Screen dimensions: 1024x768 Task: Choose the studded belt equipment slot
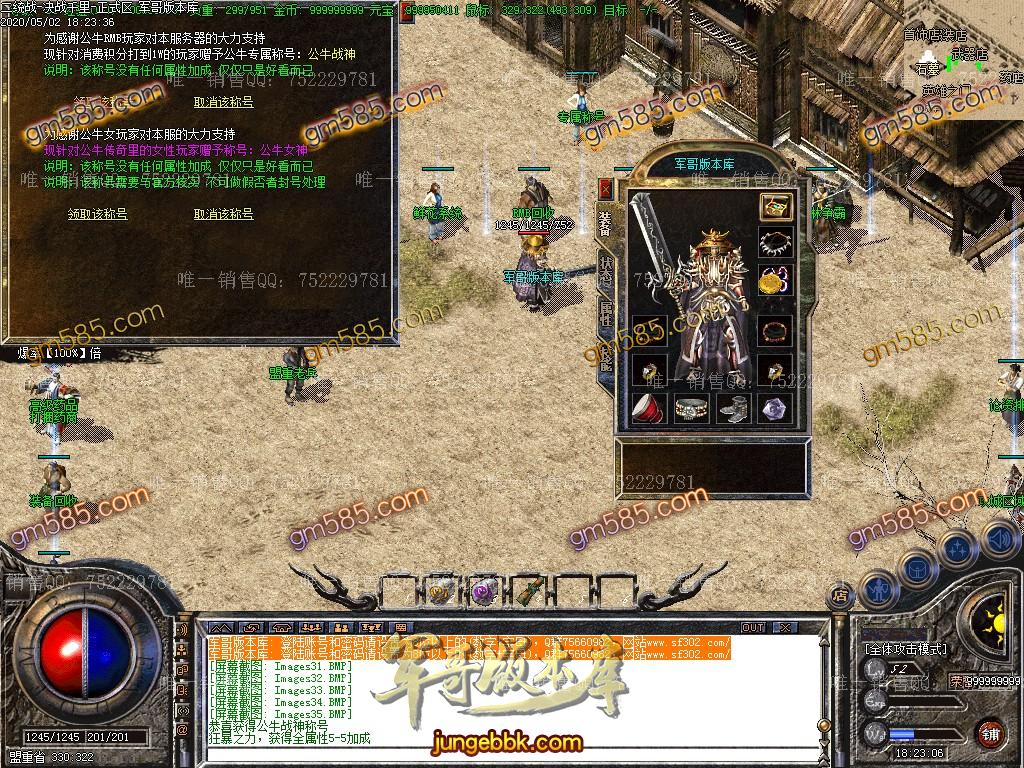tap(691, 408)
